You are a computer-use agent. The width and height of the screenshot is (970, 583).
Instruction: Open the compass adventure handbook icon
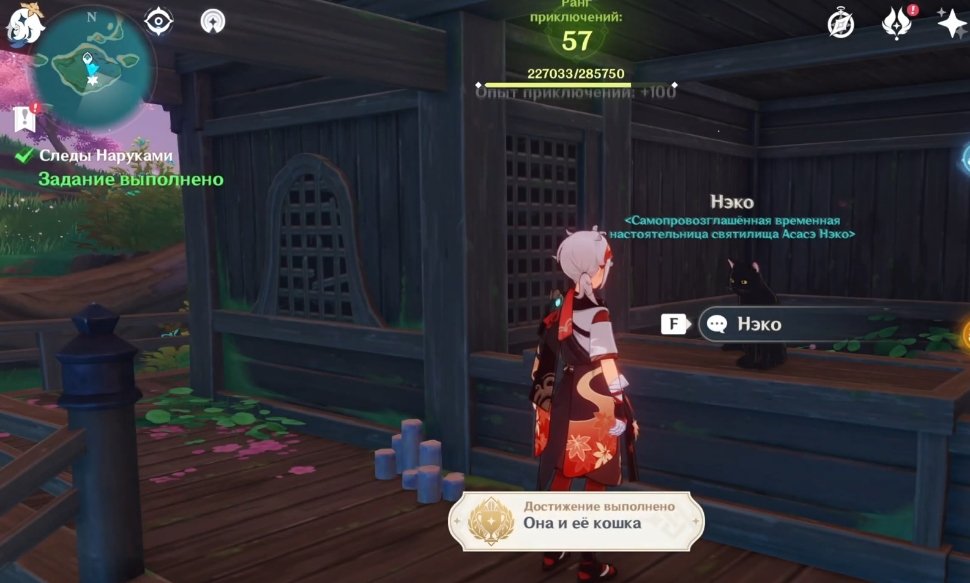[x=841, y=24]
